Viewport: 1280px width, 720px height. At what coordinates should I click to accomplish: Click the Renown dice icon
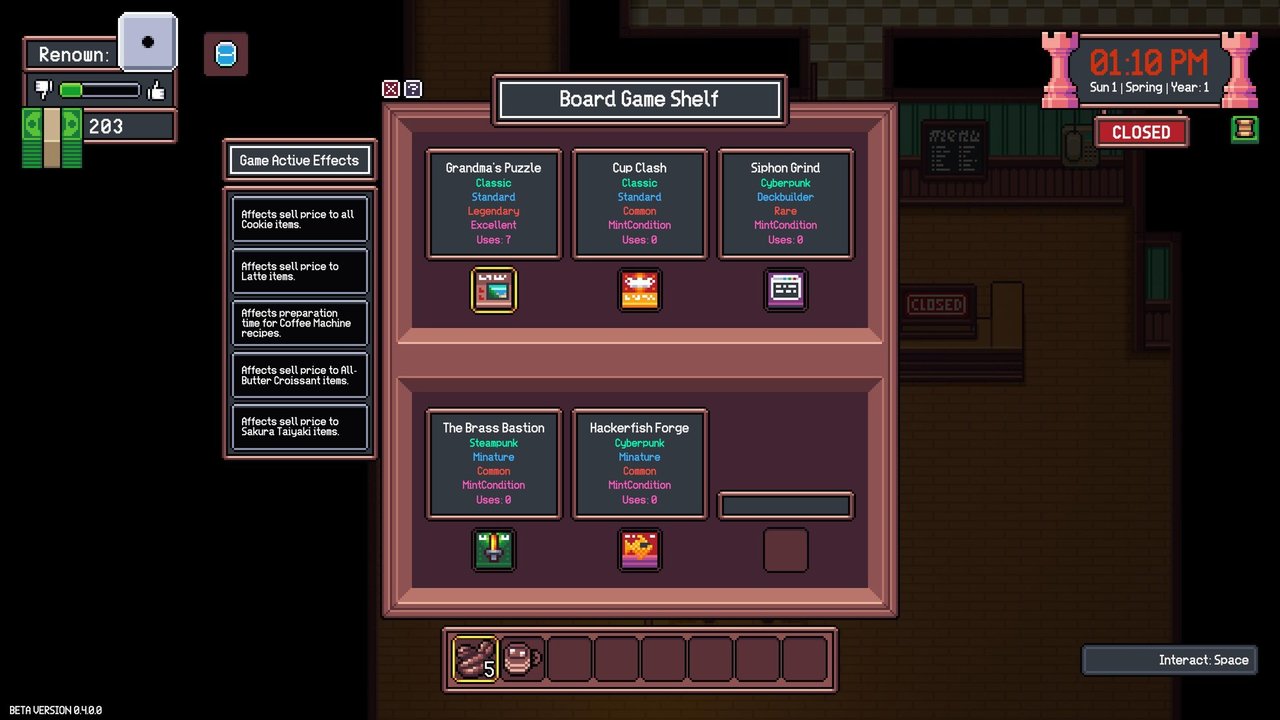coord(148,42)
